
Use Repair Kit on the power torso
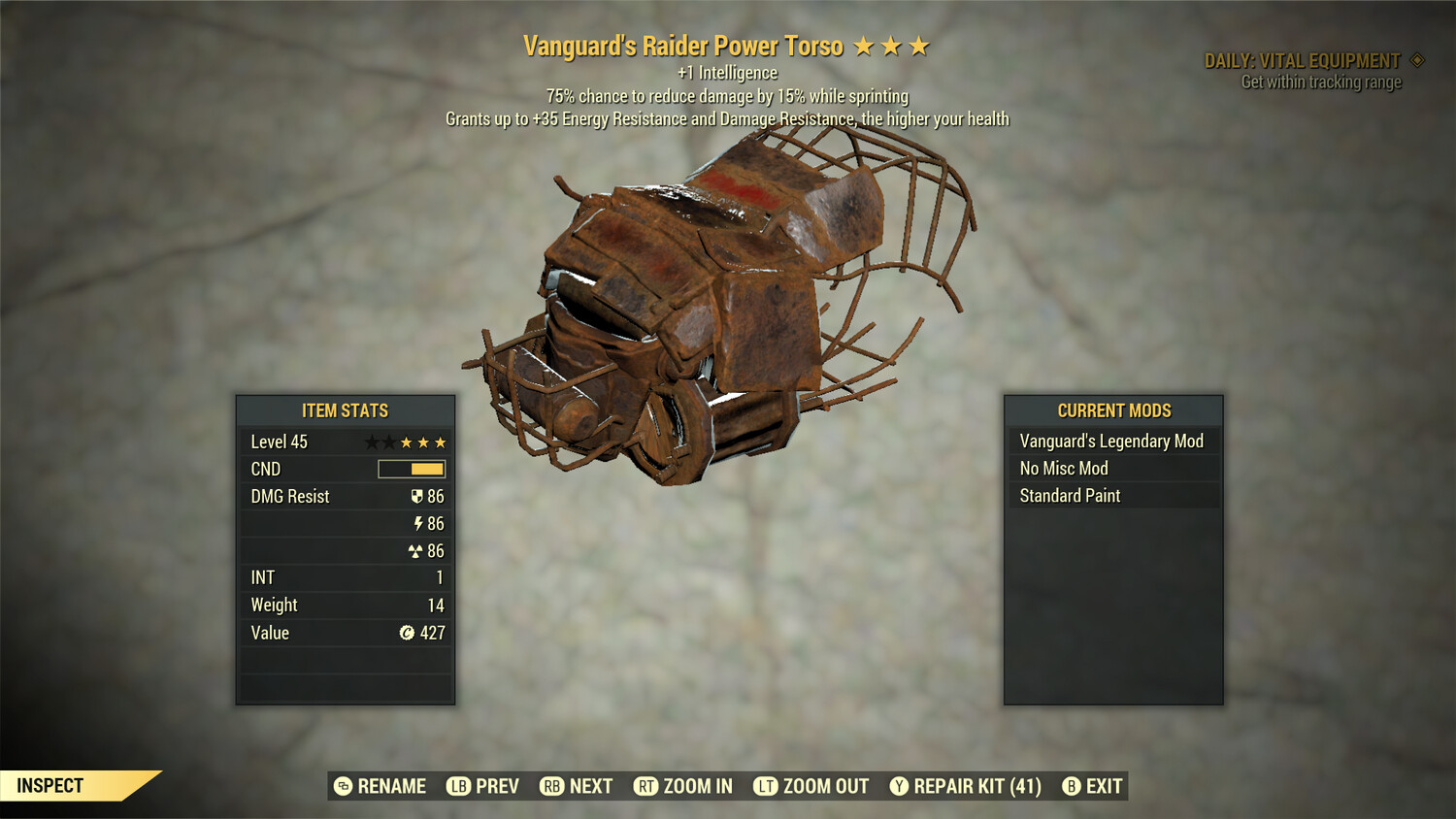[968, 786]
